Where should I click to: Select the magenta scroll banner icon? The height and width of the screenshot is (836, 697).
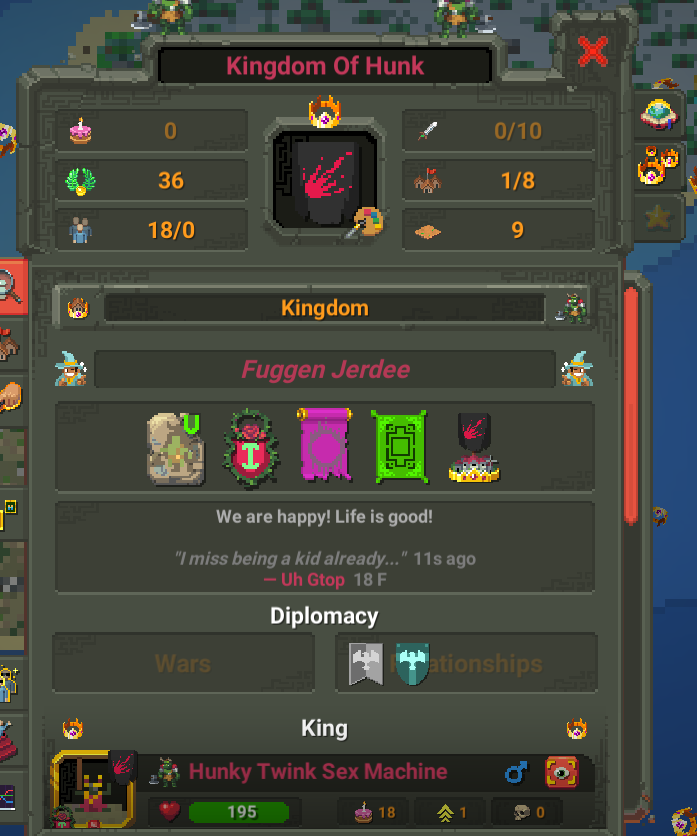[325, 446]
